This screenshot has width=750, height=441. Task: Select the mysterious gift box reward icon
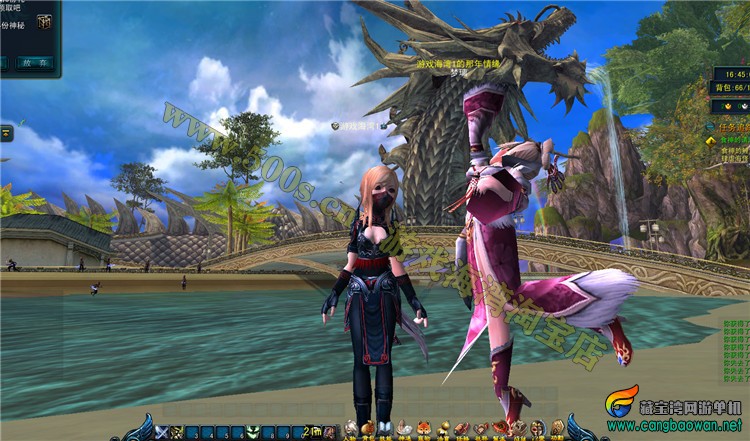(44, 21)
